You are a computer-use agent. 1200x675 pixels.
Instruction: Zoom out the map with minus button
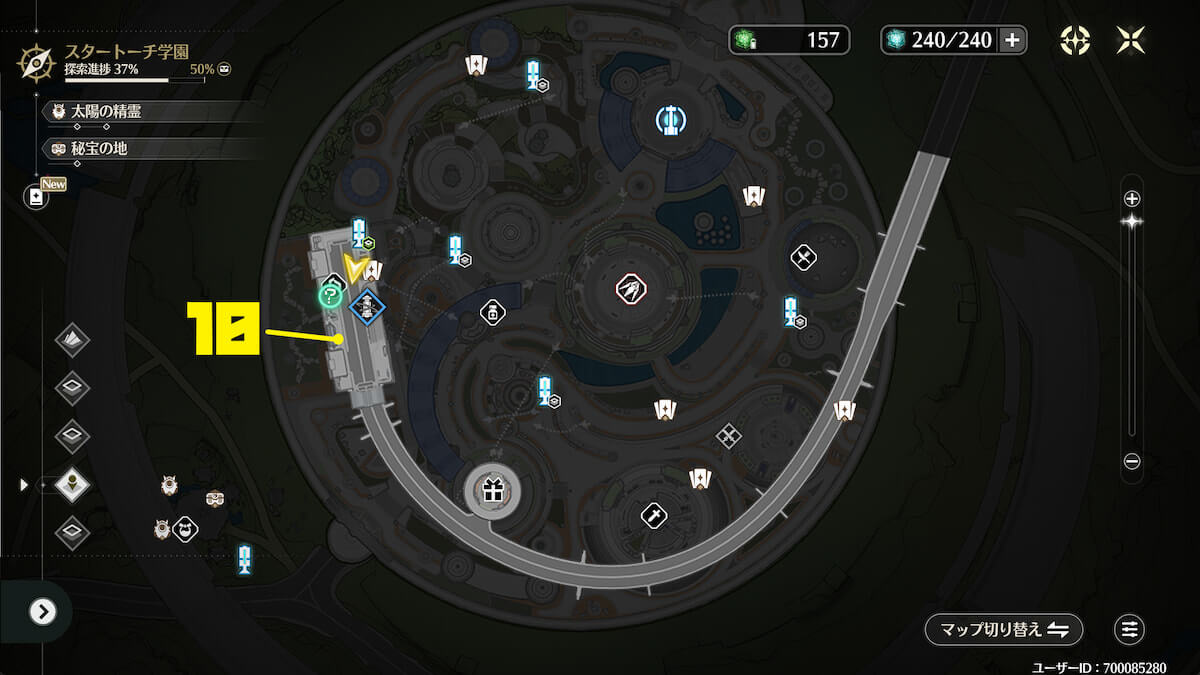(1132, 461)
